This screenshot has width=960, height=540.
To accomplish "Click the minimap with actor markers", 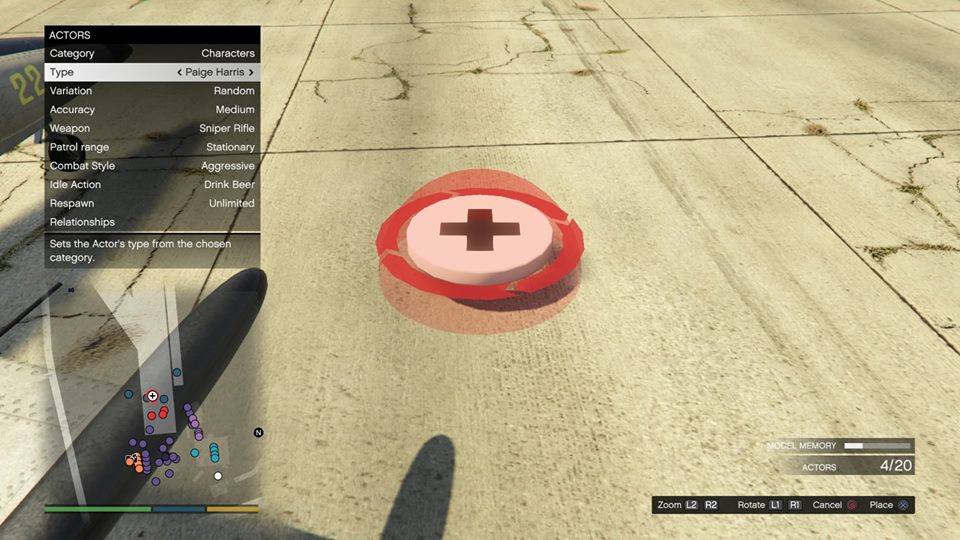I will (x=152, y=390).
